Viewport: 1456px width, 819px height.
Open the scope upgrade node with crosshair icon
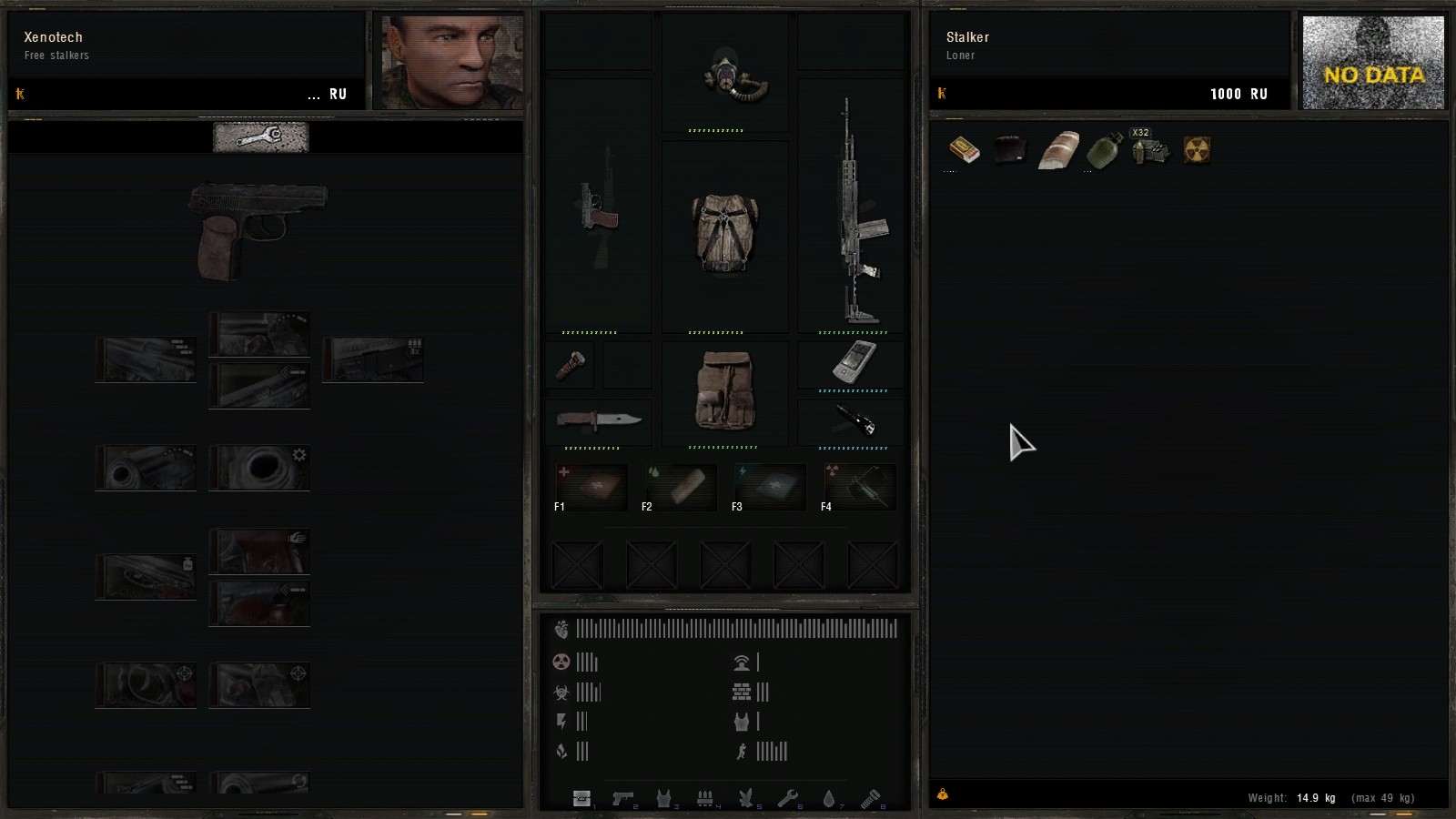pyautogui.click(x=146, y=684)
